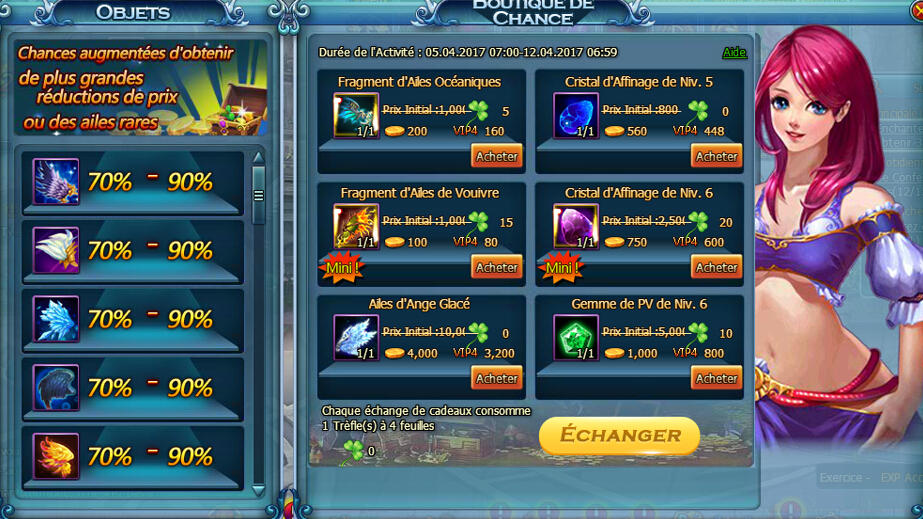Select the green Gemme de PV icon

tap(576, 338)
